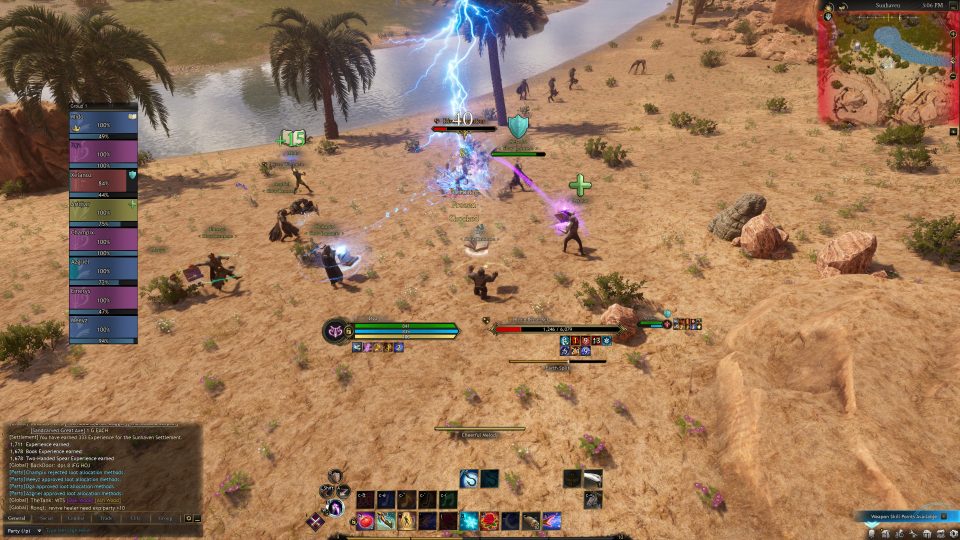Use the red heart health potion

(x=364, y=521)
